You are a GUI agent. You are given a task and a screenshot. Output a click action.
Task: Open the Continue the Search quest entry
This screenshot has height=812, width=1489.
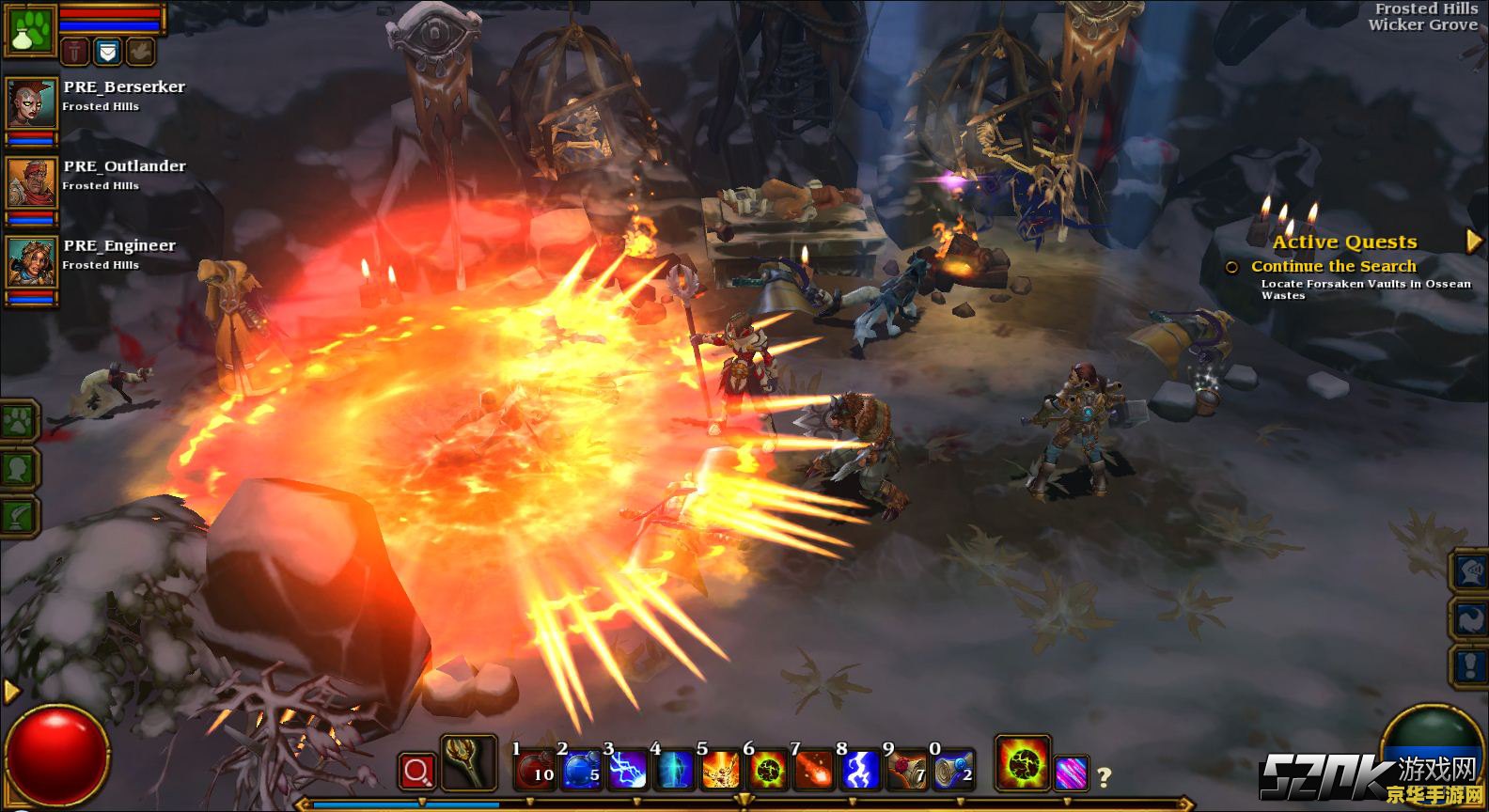(1332, 267)
